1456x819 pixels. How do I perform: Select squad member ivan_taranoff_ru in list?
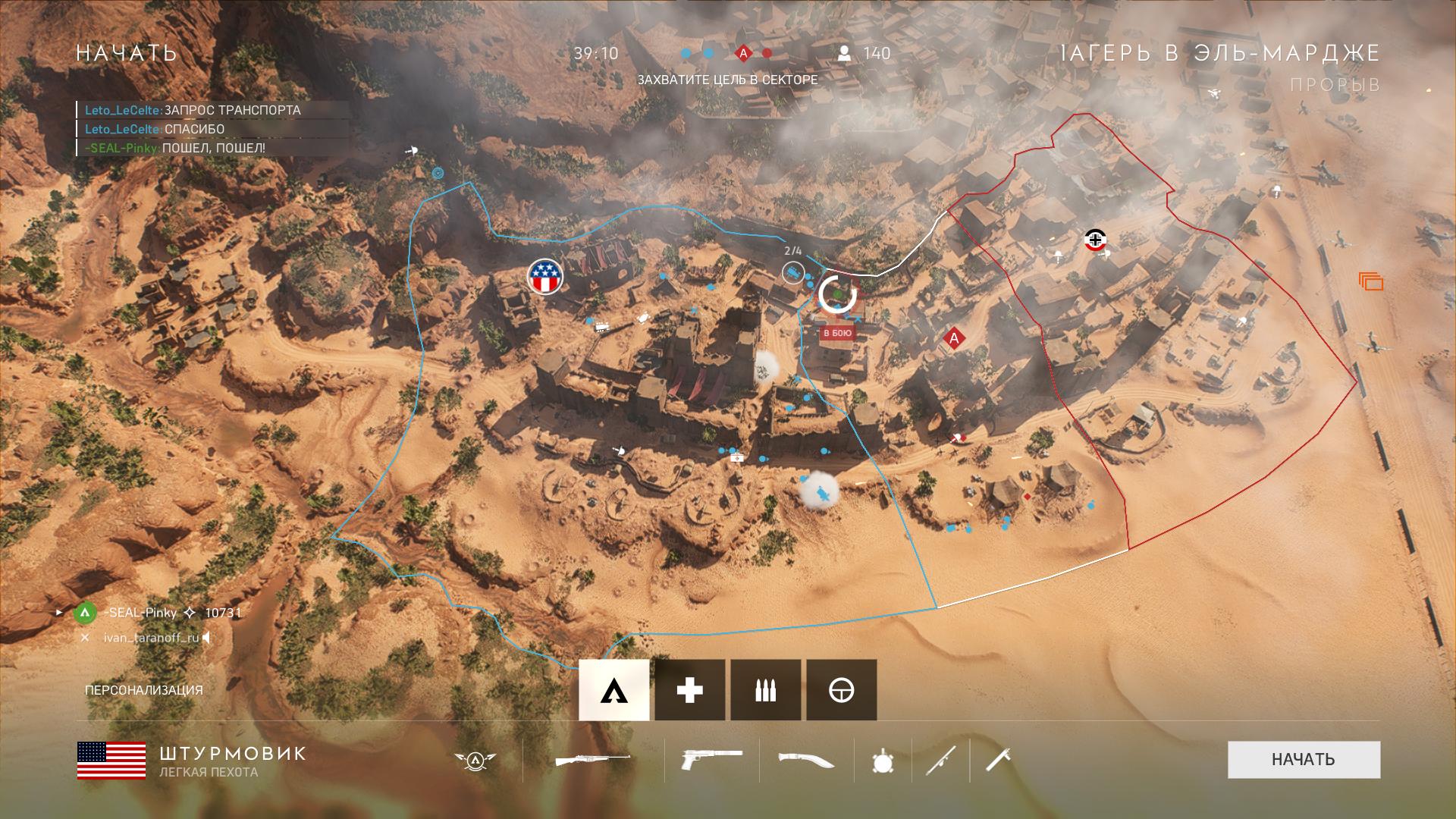(151, 638)
